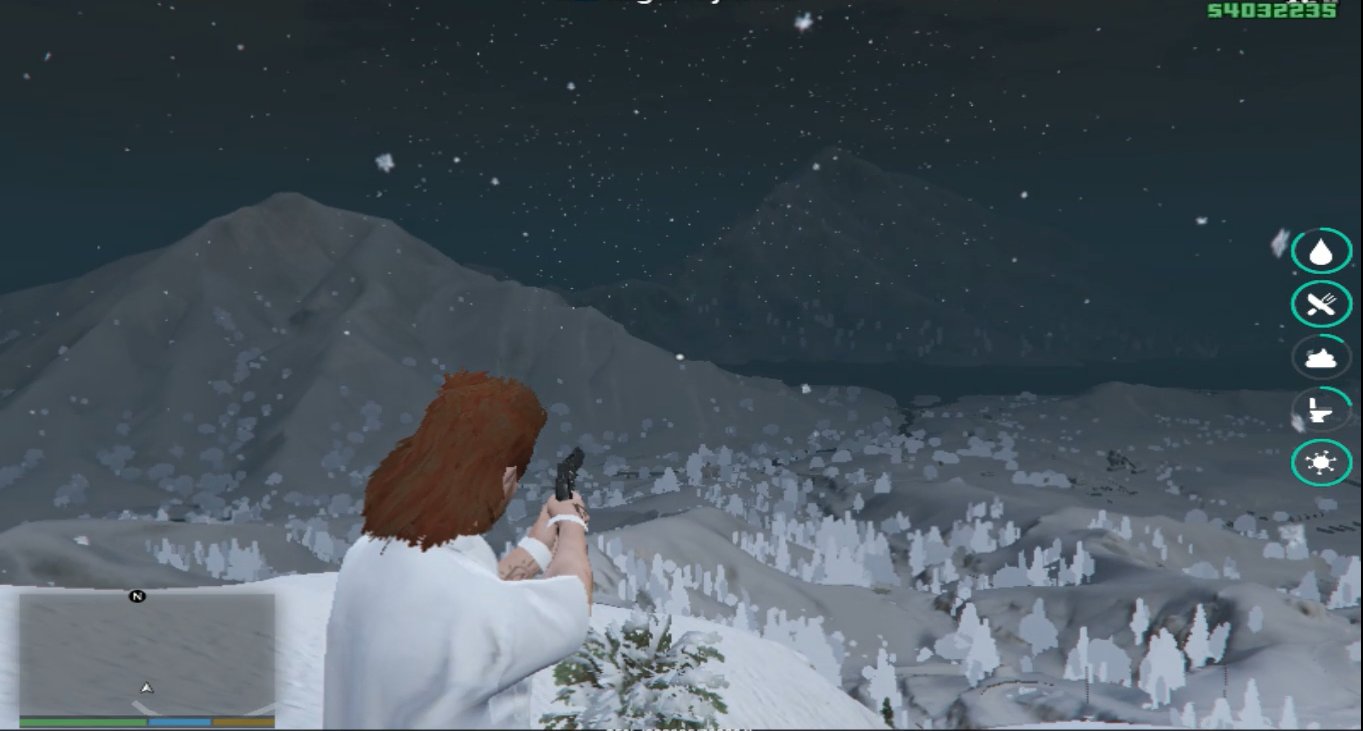Click the water drop thirst icon
The width and height of the screenshot is (1363, 731).
point(1321,251)
